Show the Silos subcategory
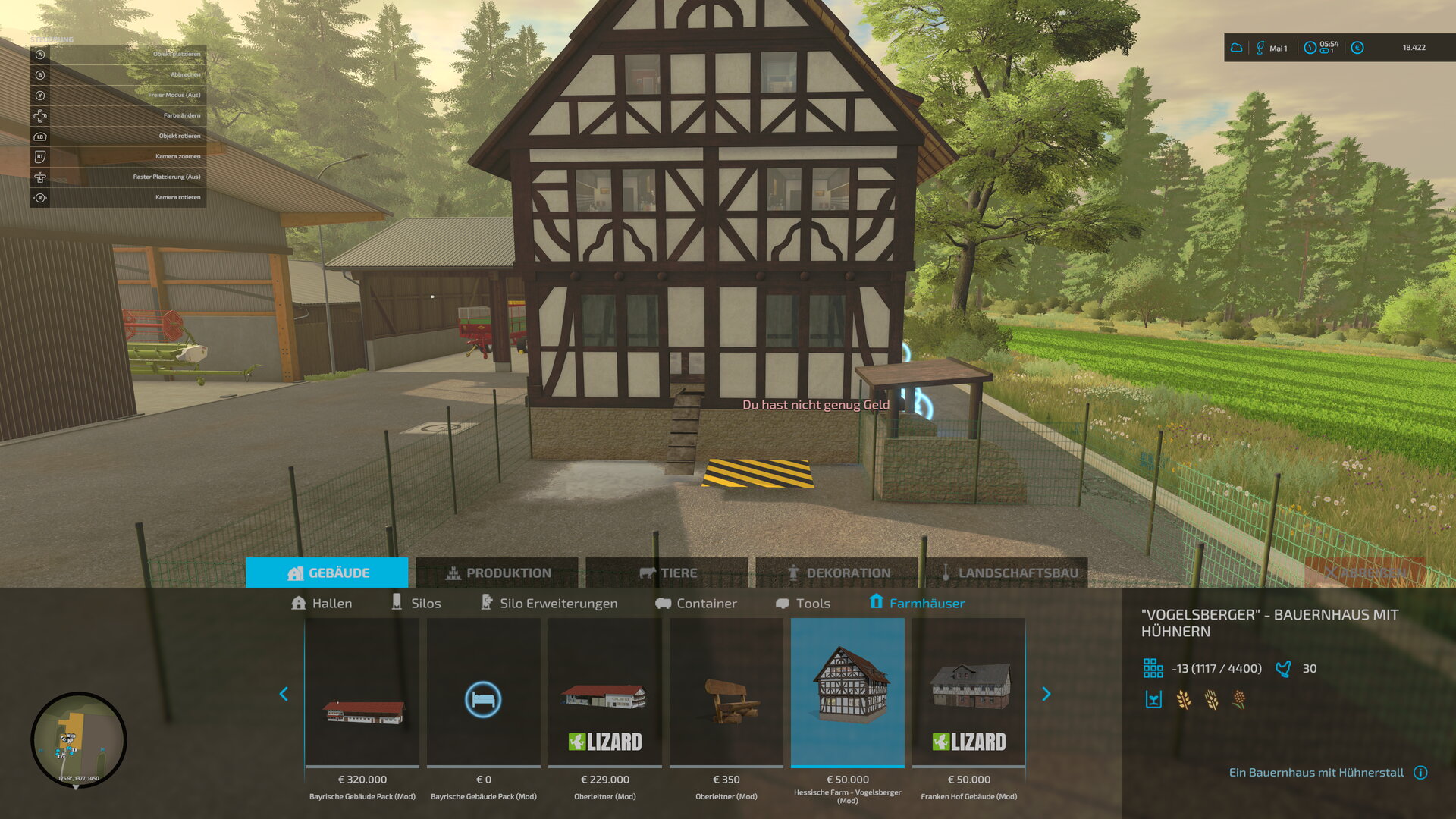1456x819 pixels. pos(416,603)
